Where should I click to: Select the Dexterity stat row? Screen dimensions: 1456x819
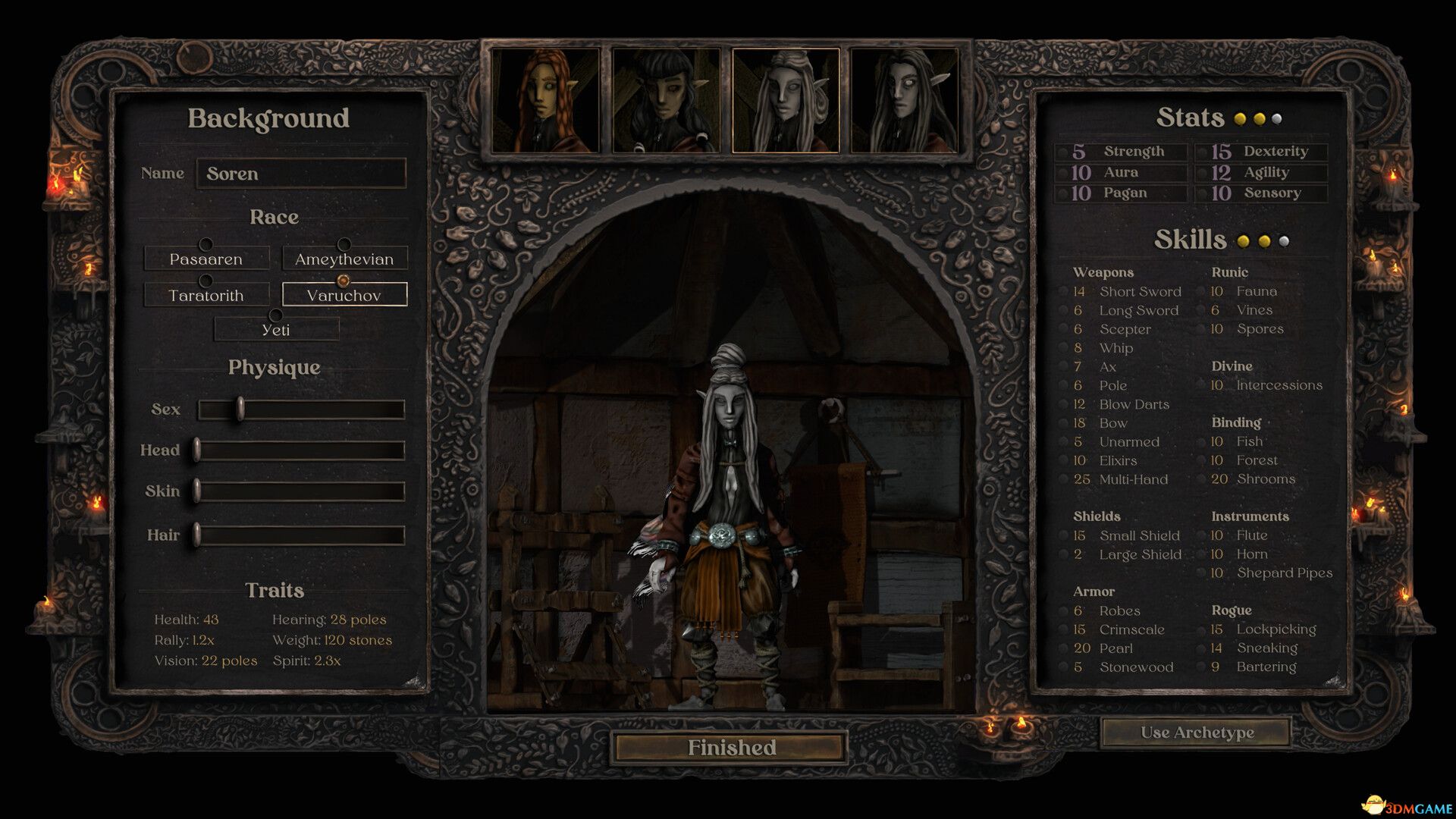1263,152
